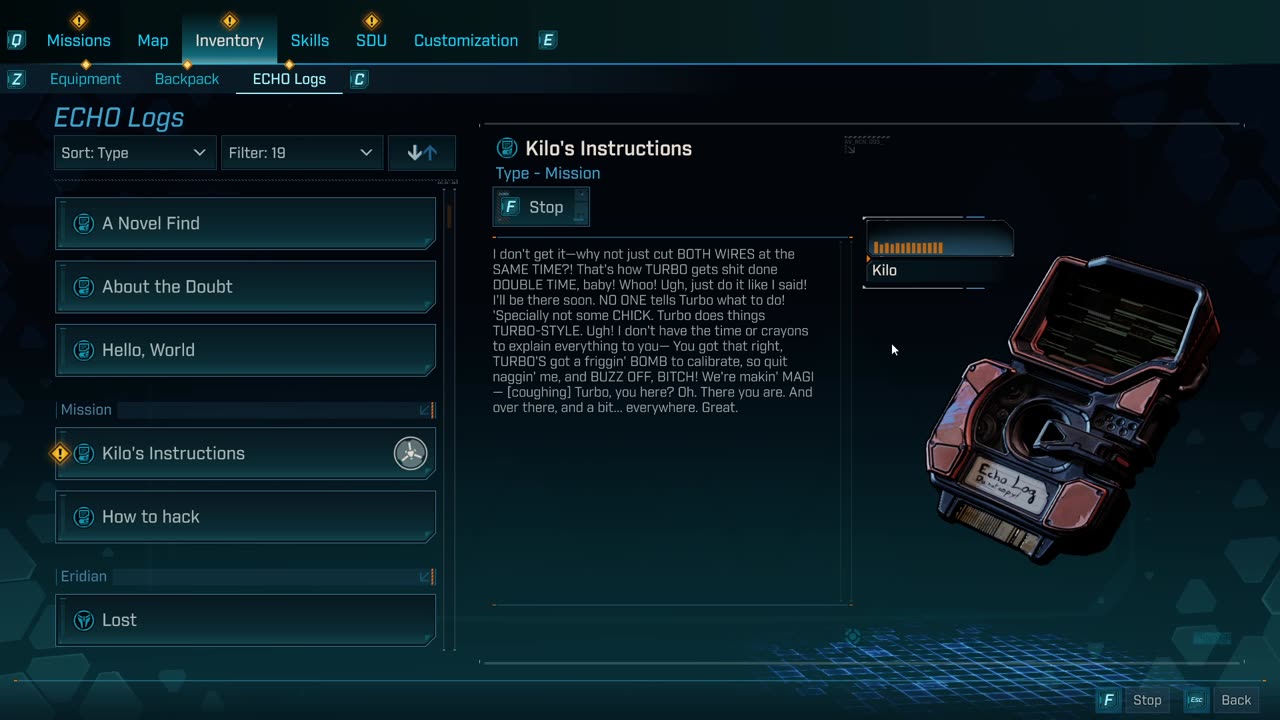This screenshot has width=1280, height=720.
Task: Show the Equipment sub-tab
Action: 85,79
